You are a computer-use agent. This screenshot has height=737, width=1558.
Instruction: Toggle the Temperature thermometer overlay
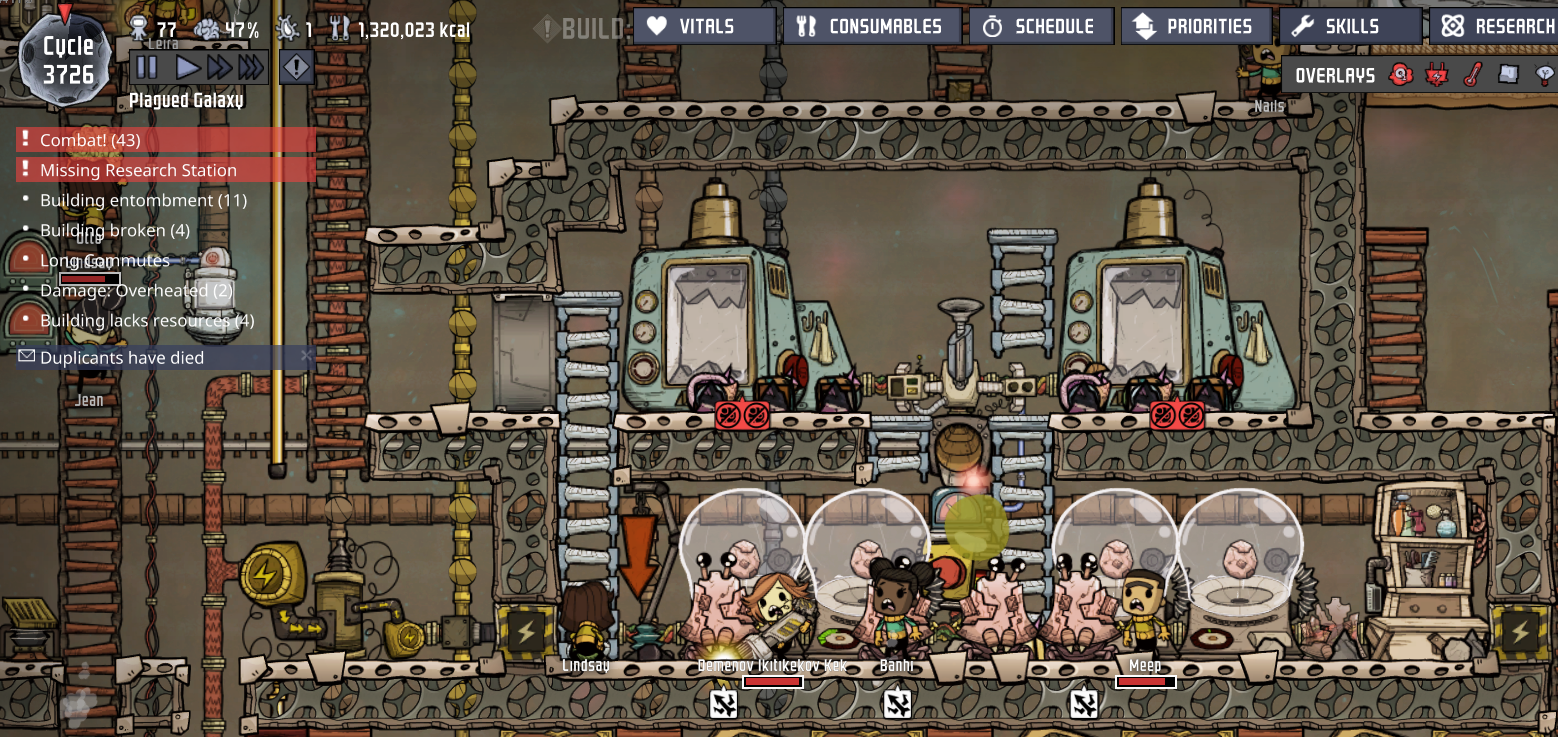[1472, 75]
